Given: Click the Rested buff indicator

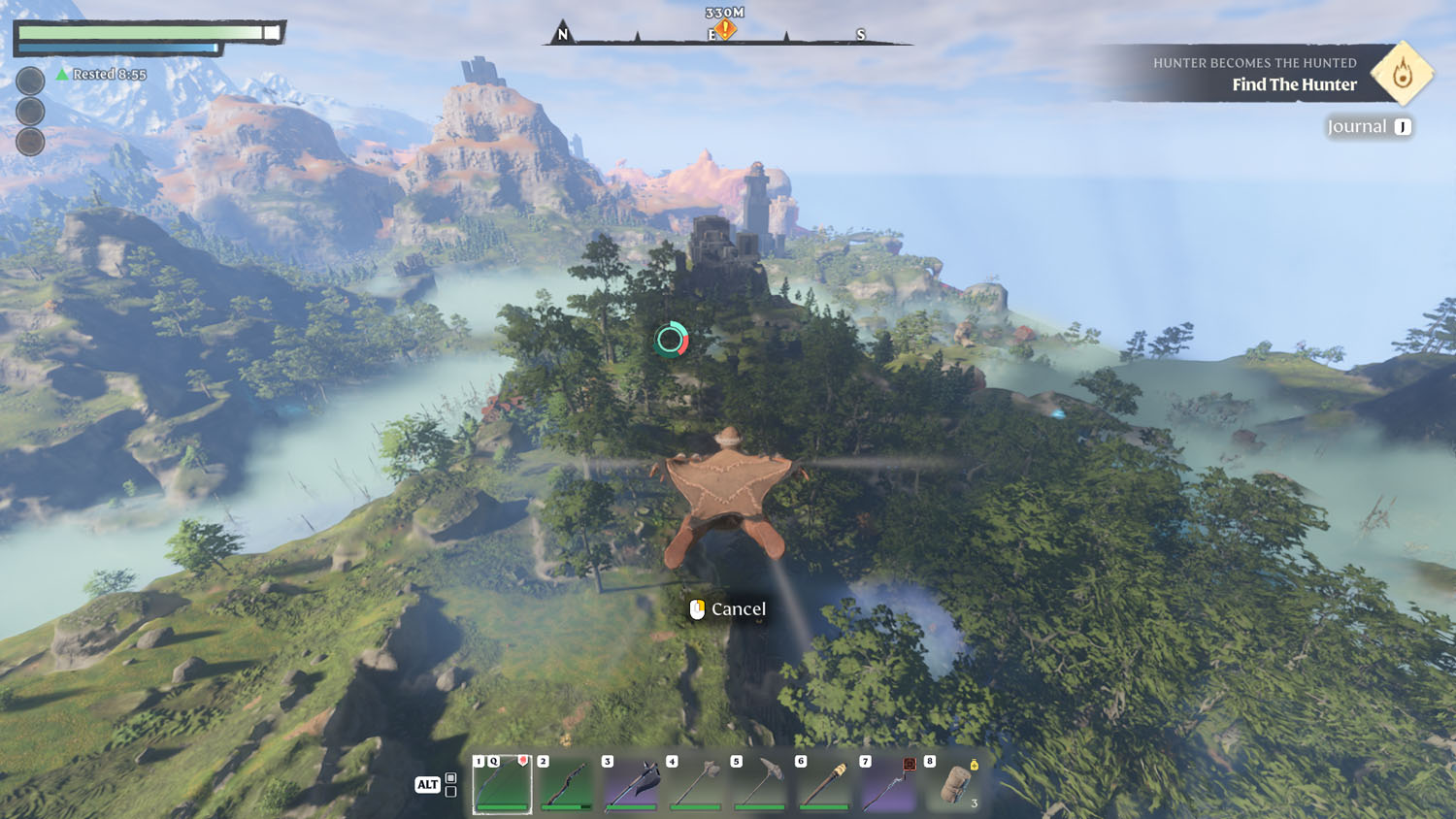Looking at the screenshot, I should 101,75.
